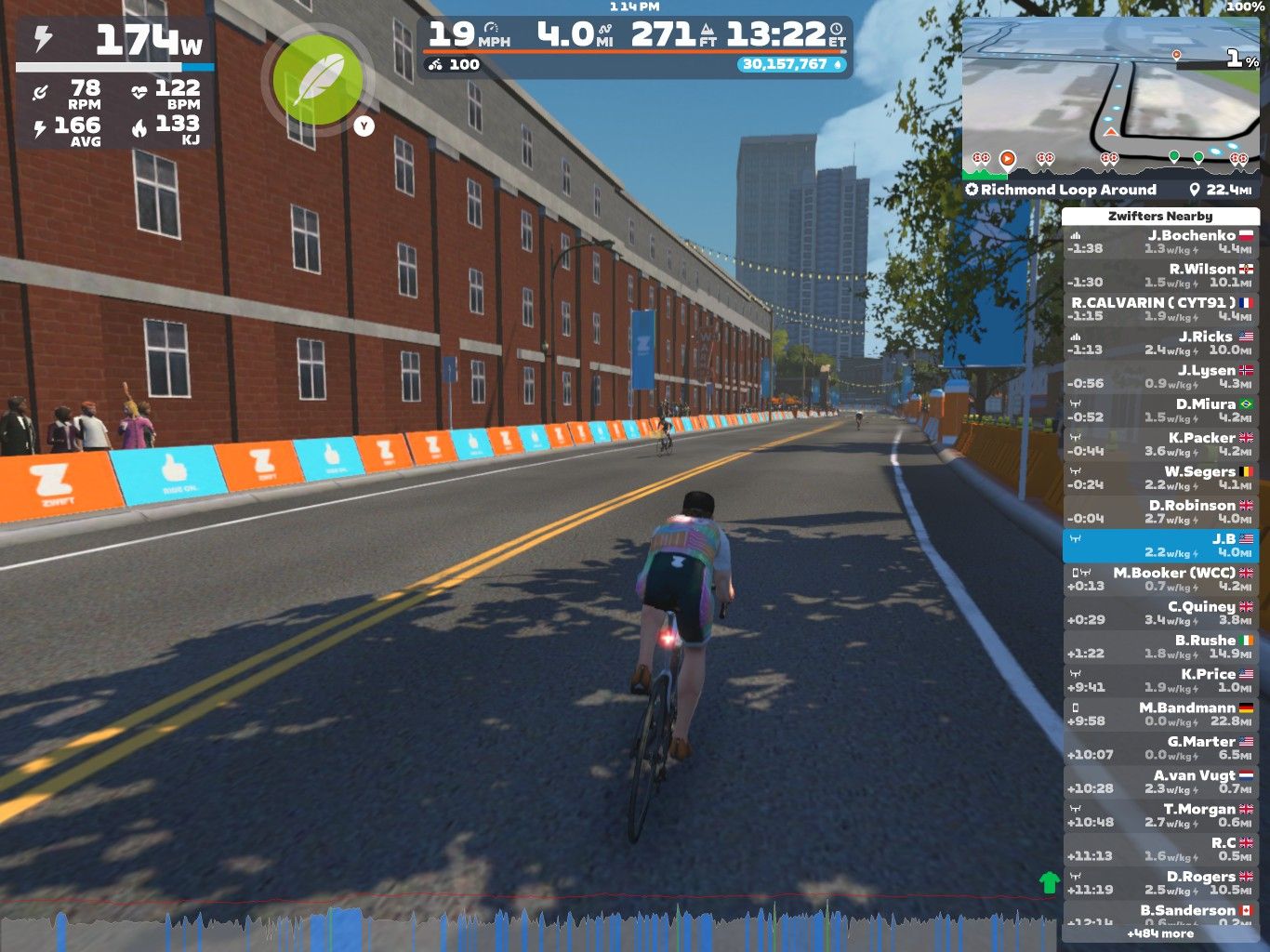Select the R.CALVARIN (CYT91) rider row

(1160, 309)
